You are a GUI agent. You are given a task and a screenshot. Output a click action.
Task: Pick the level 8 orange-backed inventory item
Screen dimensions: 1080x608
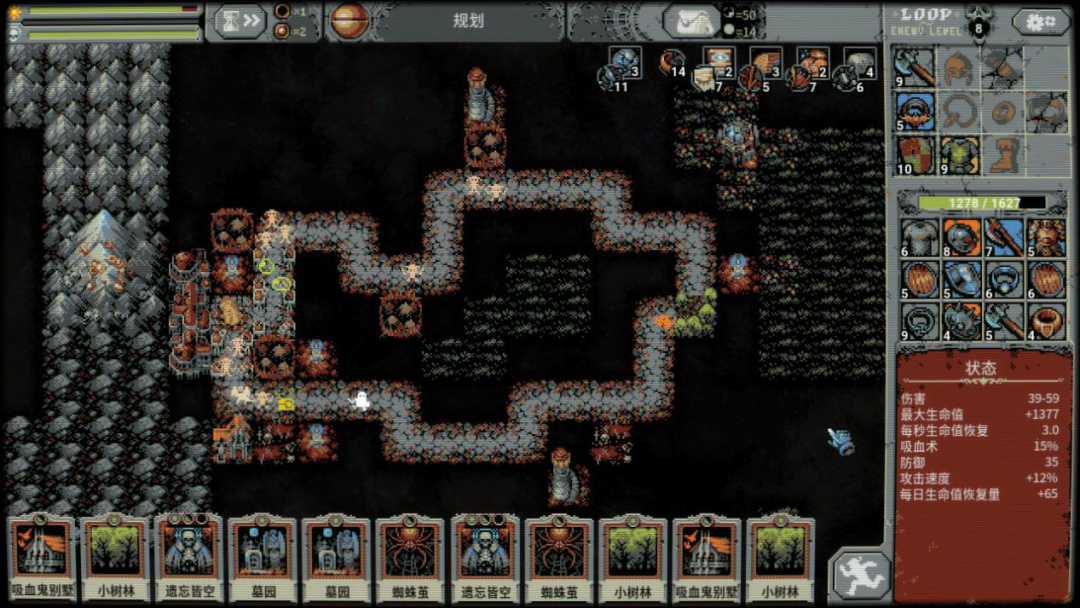961,238
